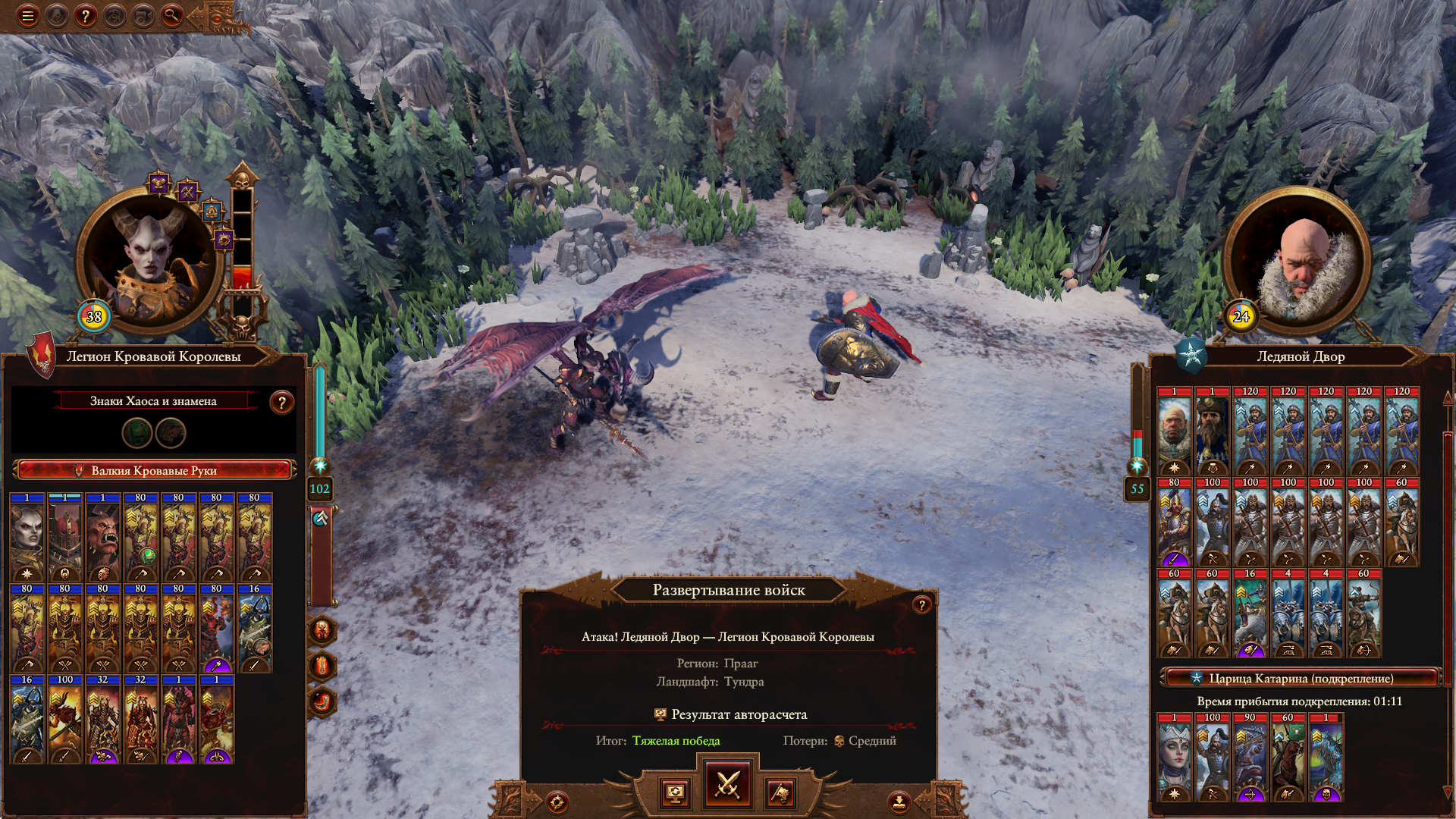Image resolution: width=1456 pixels, height=819 pixels.
Task: Select the bald enemy lord unit card
Action: coord(1174,431)
